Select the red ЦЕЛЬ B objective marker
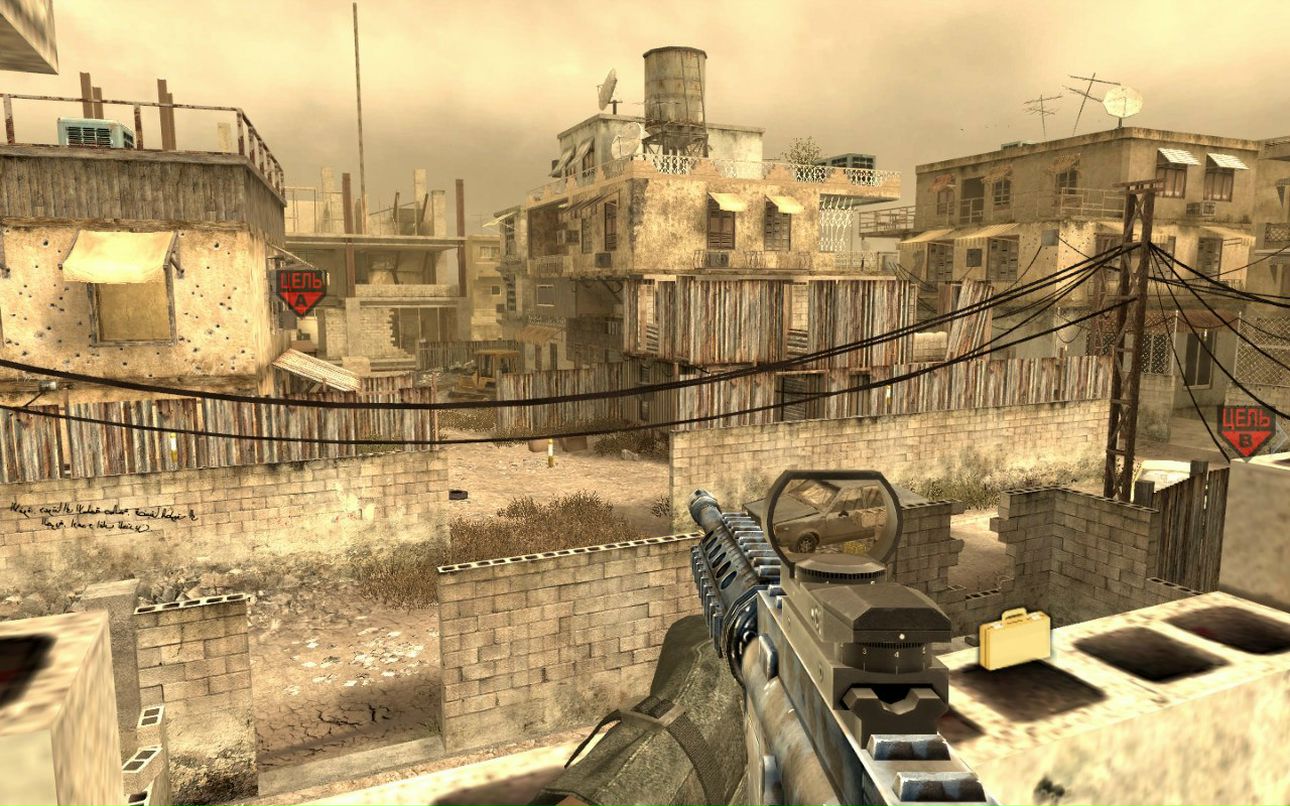This screenshot has width=1290, height=806. tap(1246, 430)
